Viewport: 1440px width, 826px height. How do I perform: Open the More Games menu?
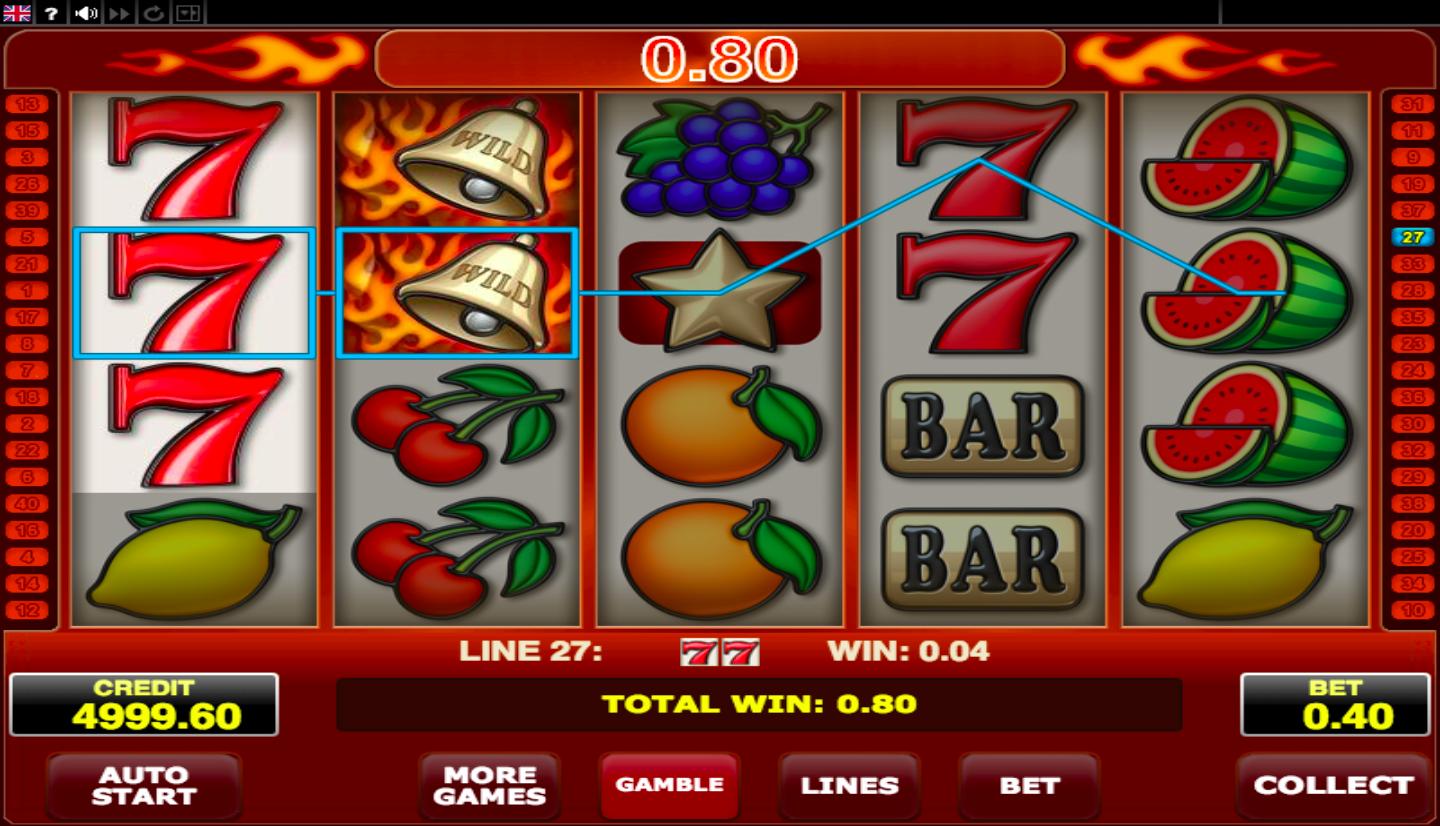point(490,785)
